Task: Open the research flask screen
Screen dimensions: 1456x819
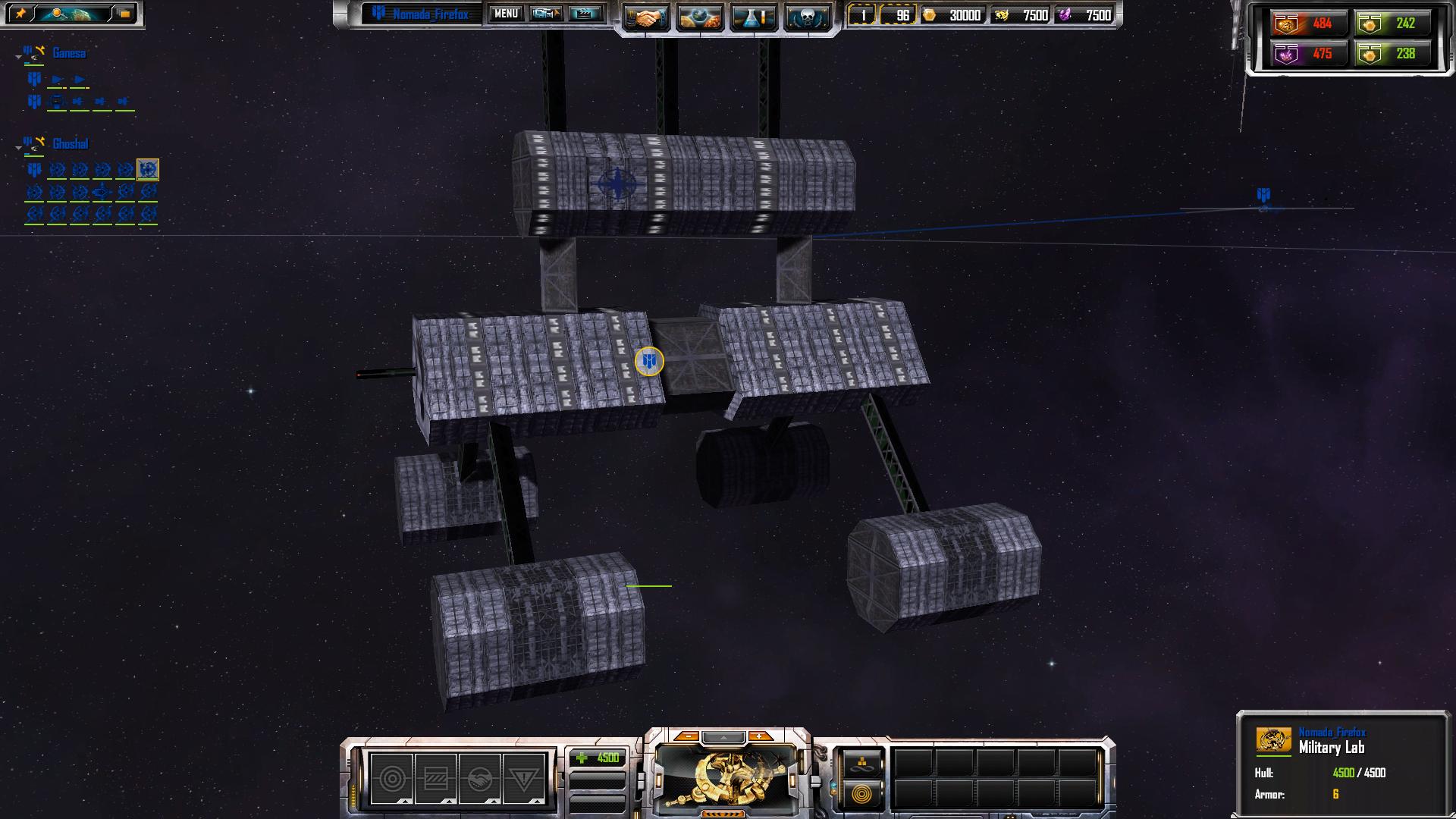Action: tap(753, 17)
